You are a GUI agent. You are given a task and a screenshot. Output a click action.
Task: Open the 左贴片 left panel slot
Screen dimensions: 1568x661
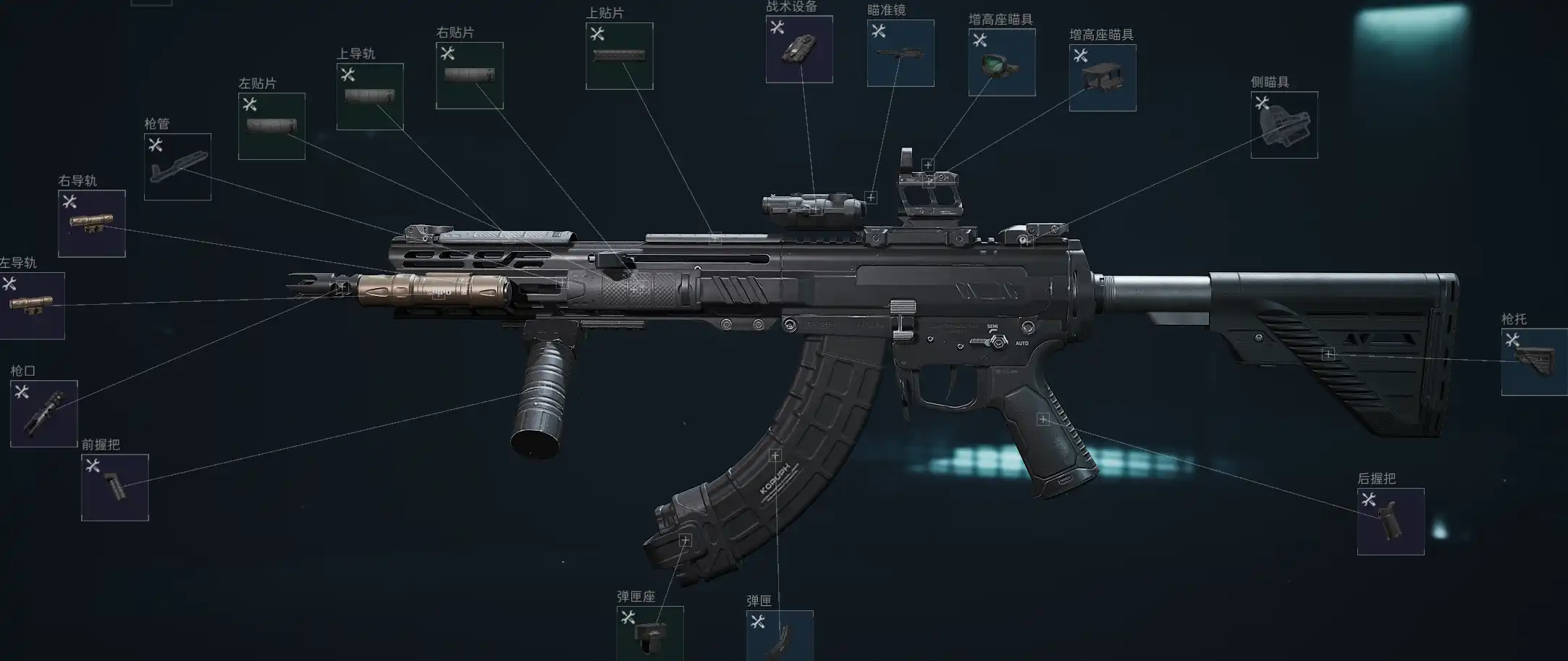tap(271, 126)
